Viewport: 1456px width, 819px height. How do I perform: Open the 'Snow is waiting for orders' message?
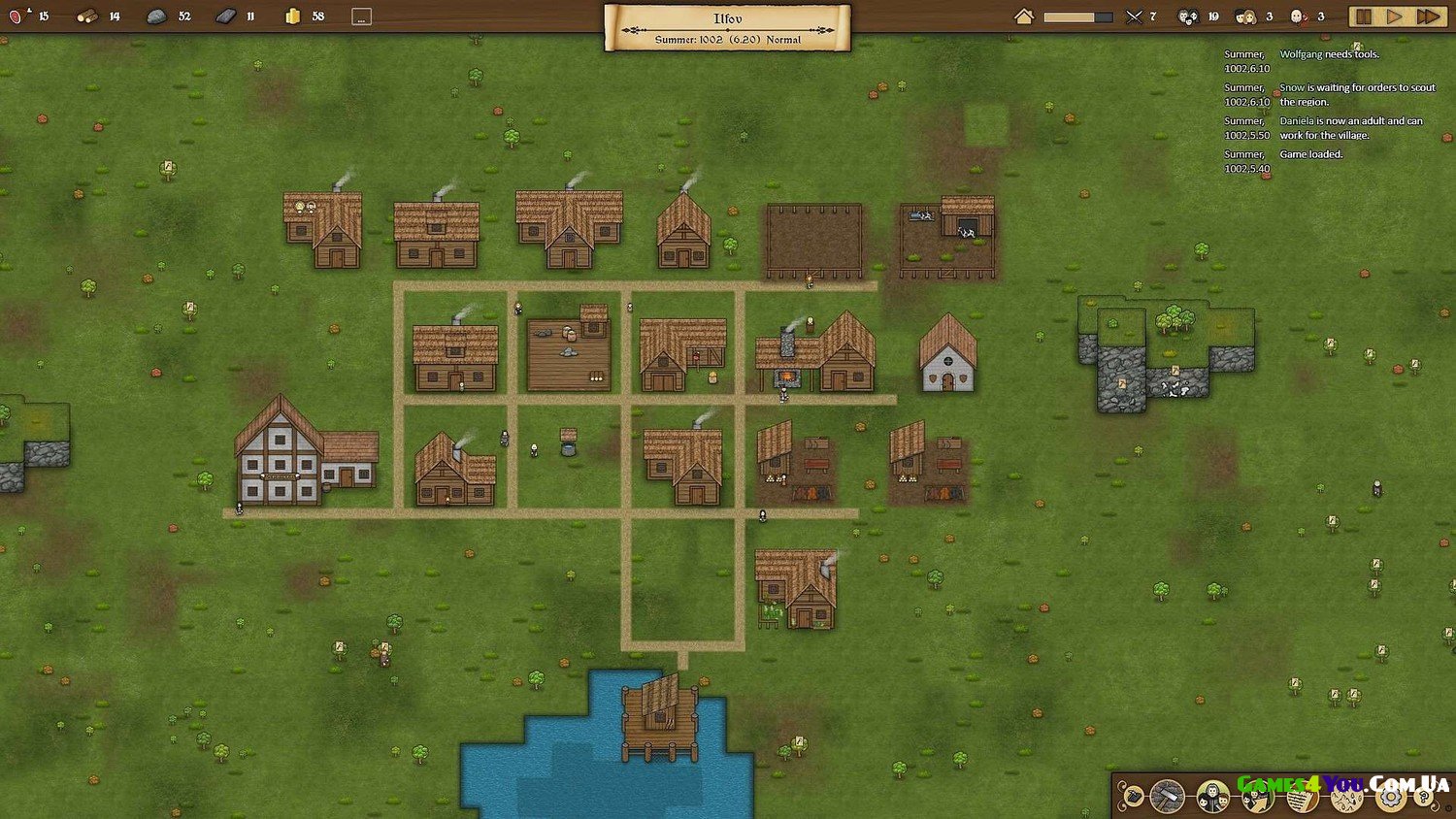(x=1356, y=94)
